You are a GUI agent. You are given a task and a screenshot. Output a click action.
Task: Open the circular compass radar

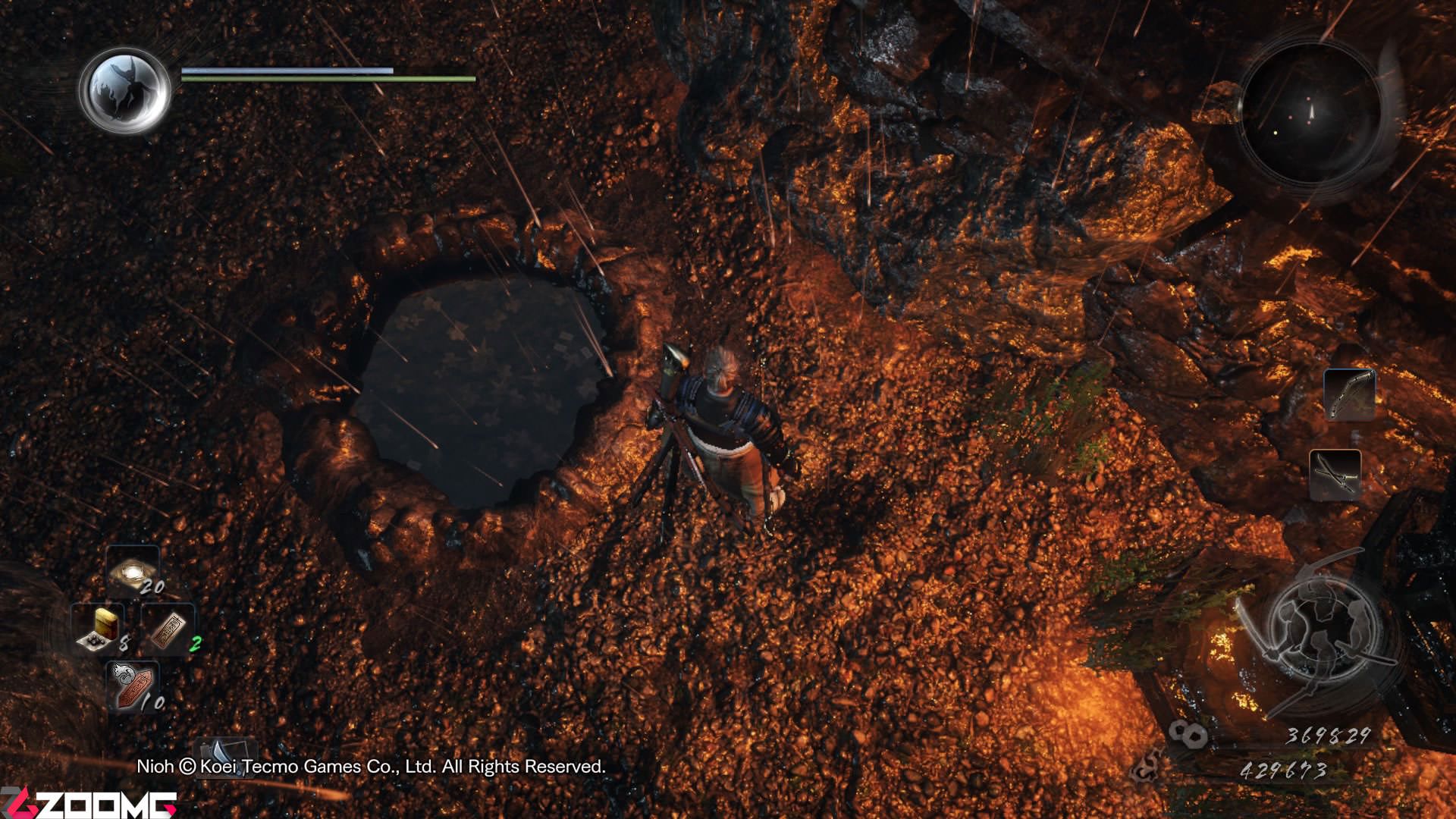pos(1311,113)
